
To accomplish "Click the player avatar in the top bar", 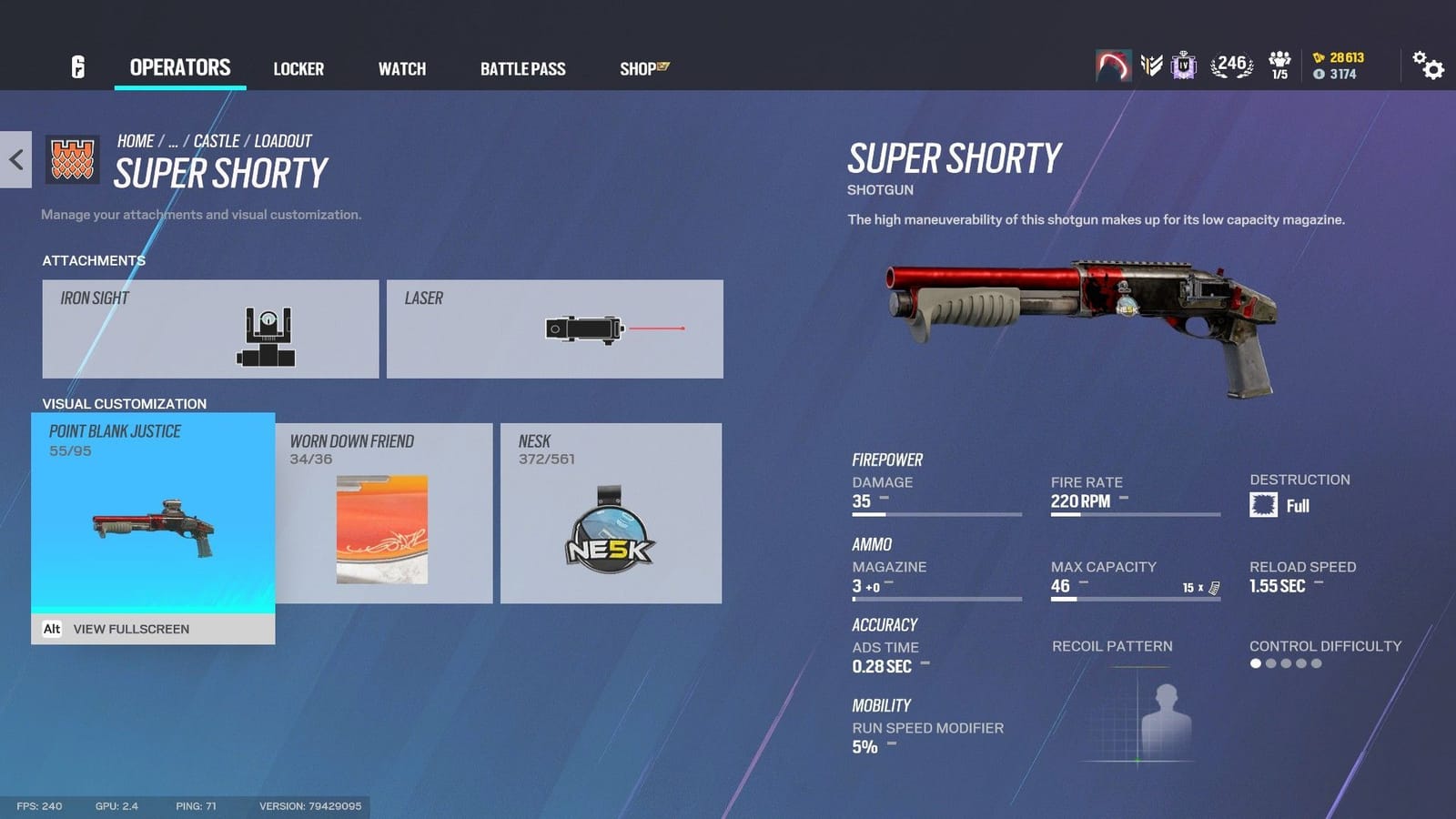I will (1114, 66).
